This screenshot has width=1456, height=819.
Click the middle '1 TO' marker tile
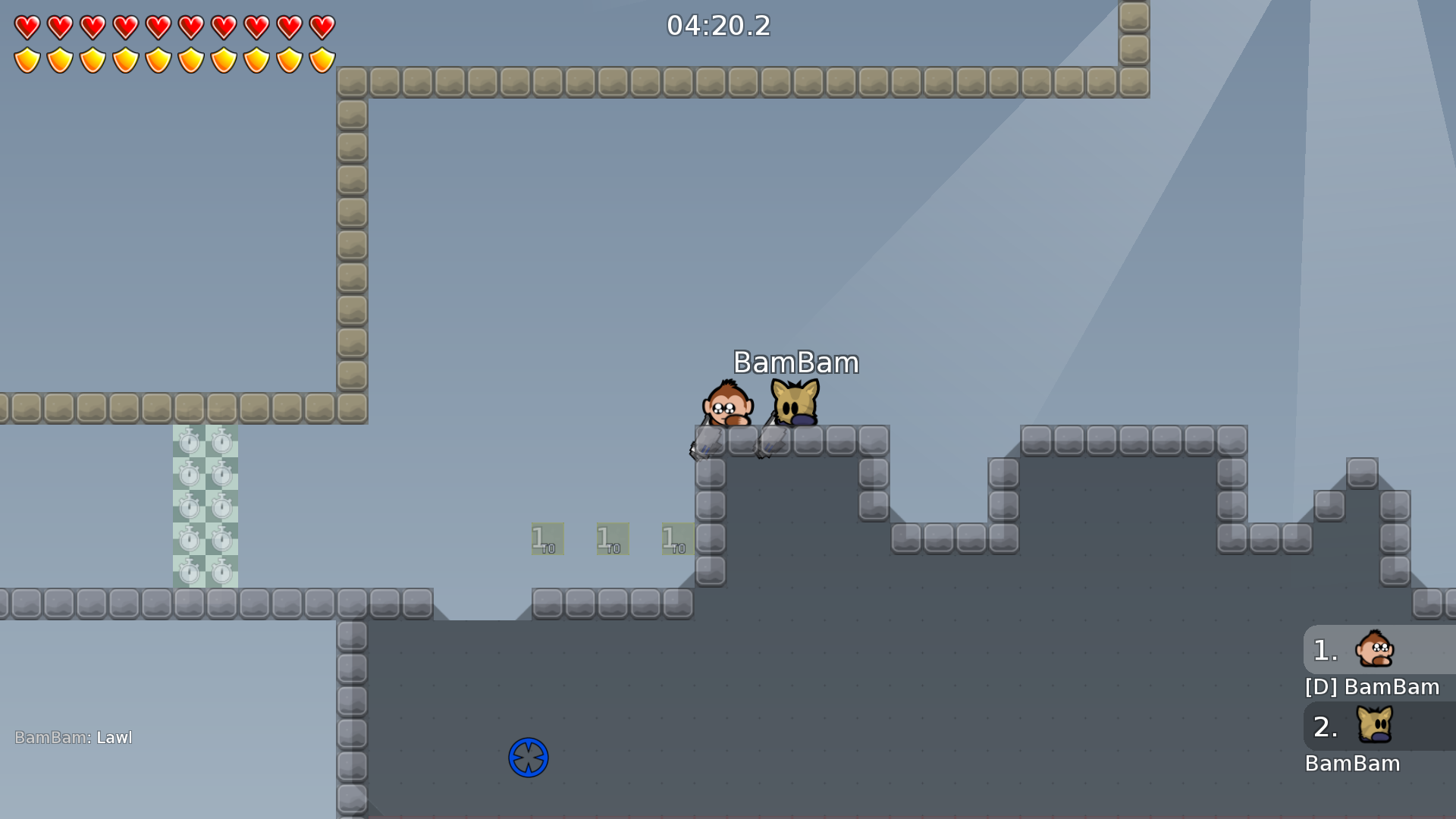coord(611,538)
